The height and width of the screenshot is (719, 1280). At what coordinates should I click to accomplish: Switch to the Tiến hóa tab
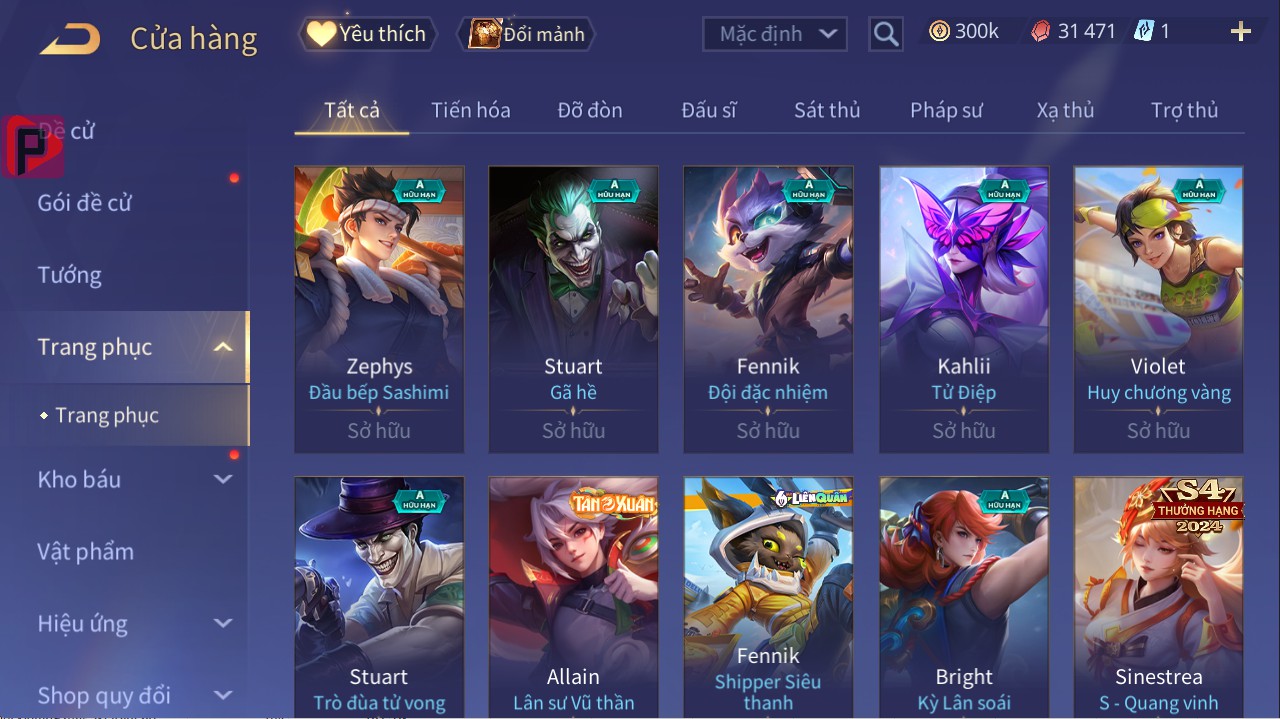[x=470, y=110]
